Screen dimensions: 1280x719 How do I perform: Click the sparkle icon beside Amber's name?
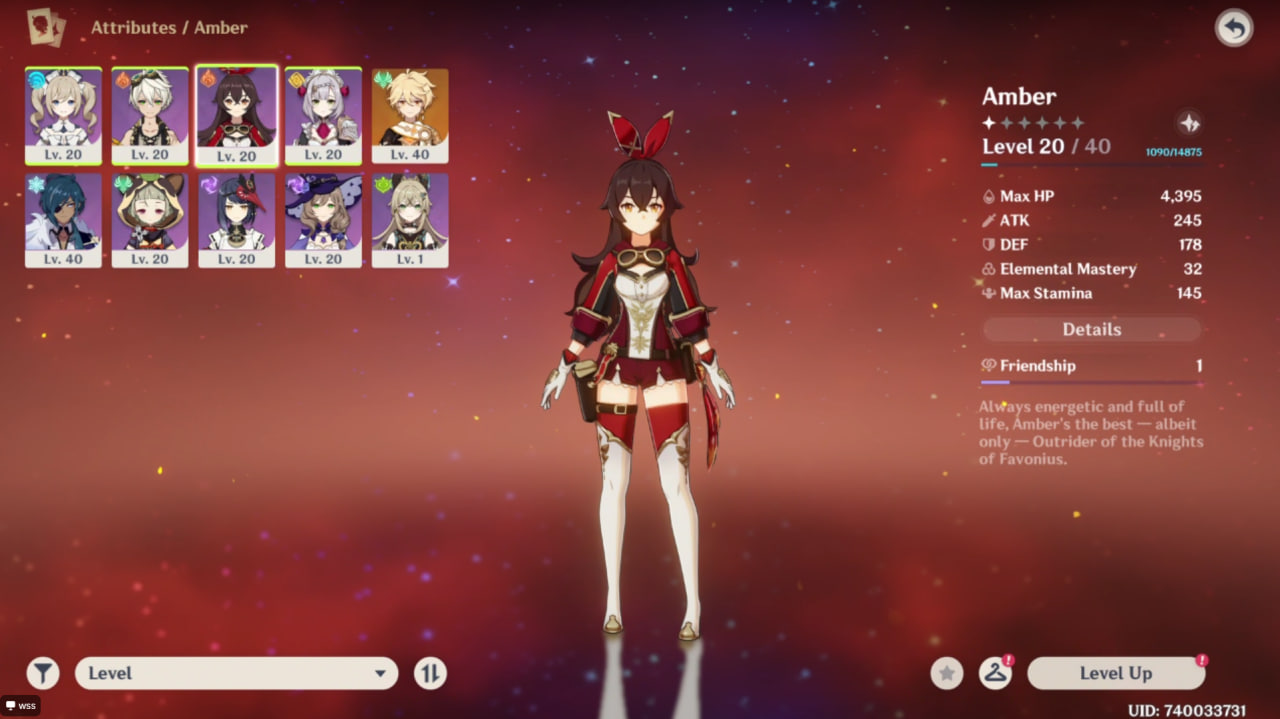pos(1189,123)
